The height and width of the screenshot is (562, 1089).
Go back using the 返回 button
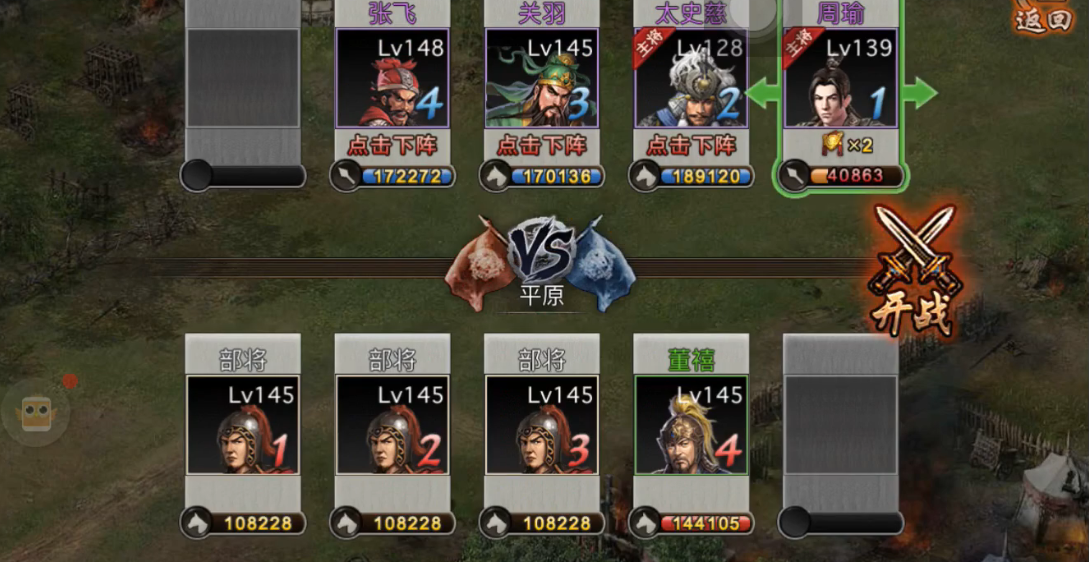tap(1043, 18)
